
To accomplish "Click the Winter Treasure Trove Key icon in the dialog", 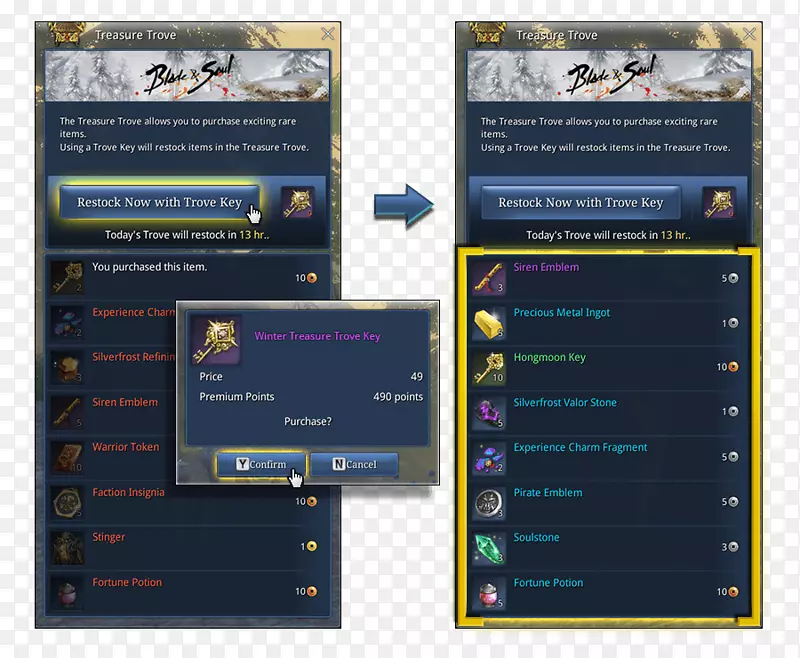I will tap(215, 337).
